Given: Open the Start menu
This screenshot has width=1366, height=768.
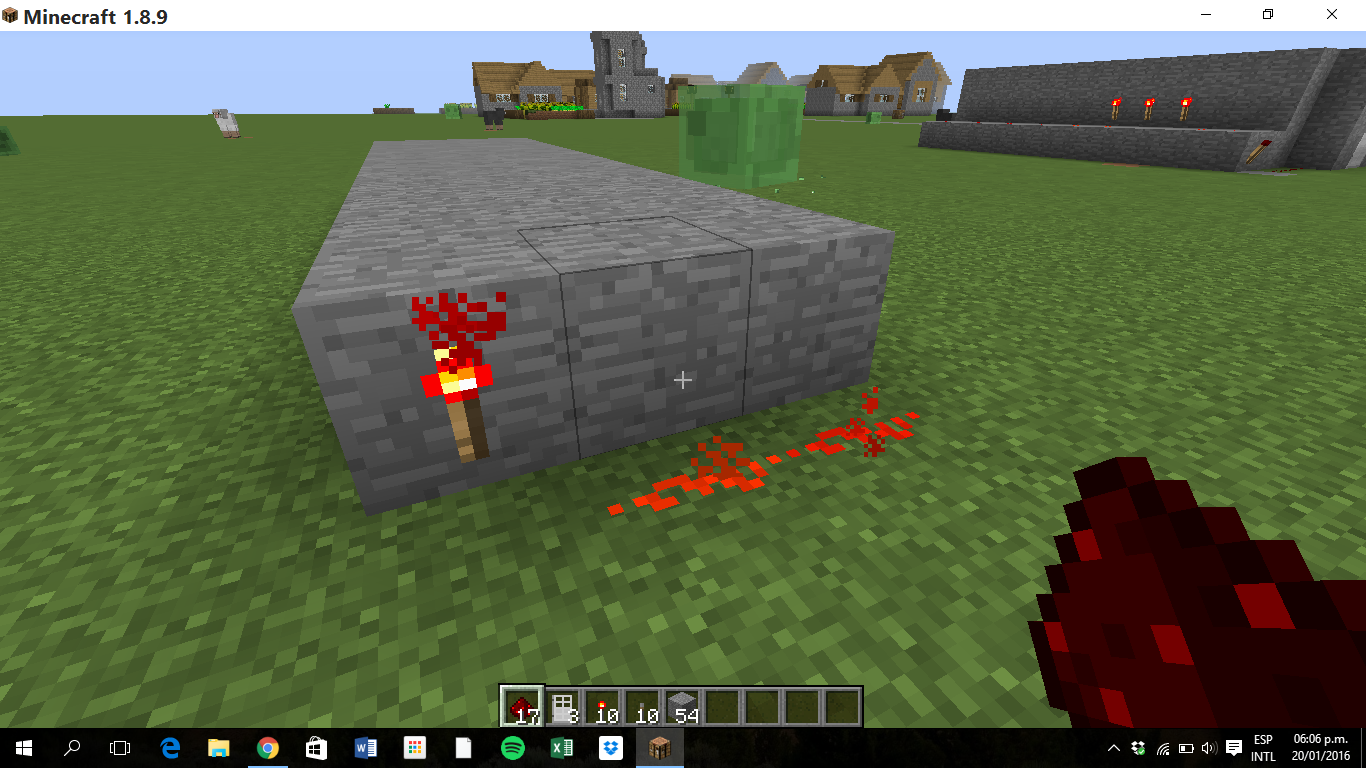Looking at the screenshot, I should (x=21, y=747).
